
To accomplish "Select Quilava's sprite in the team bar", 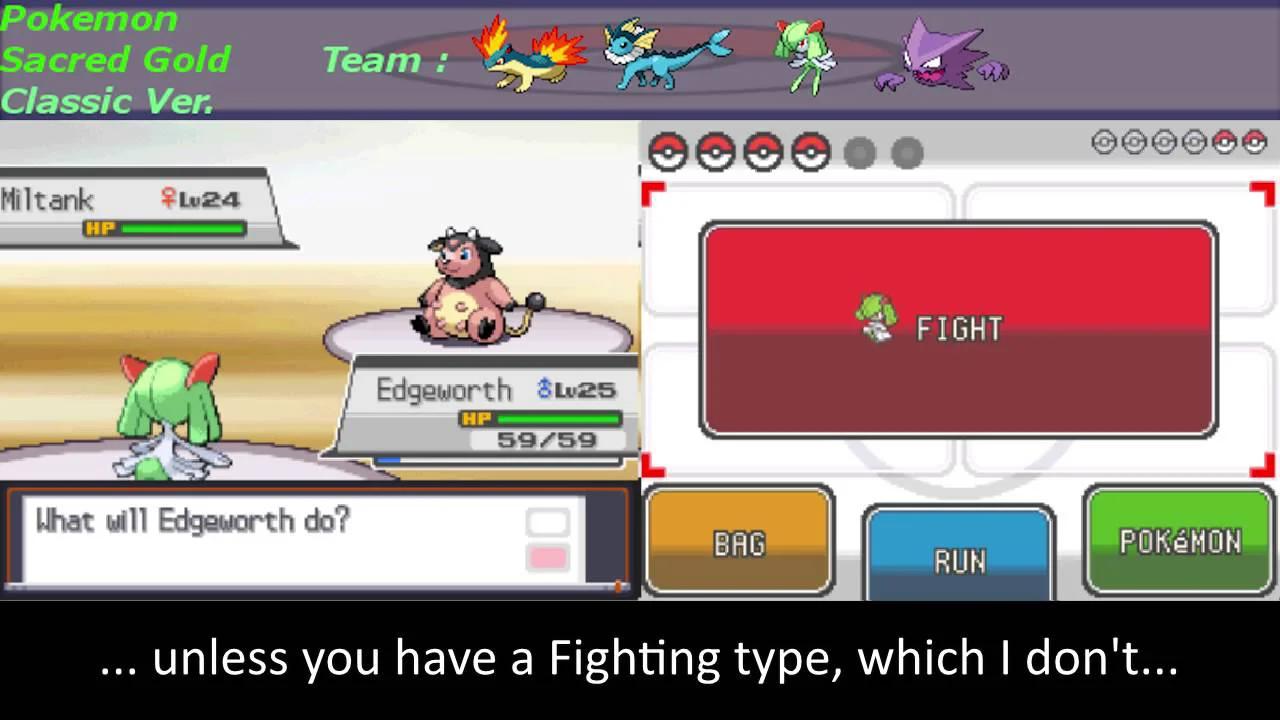I will (528, 57).
